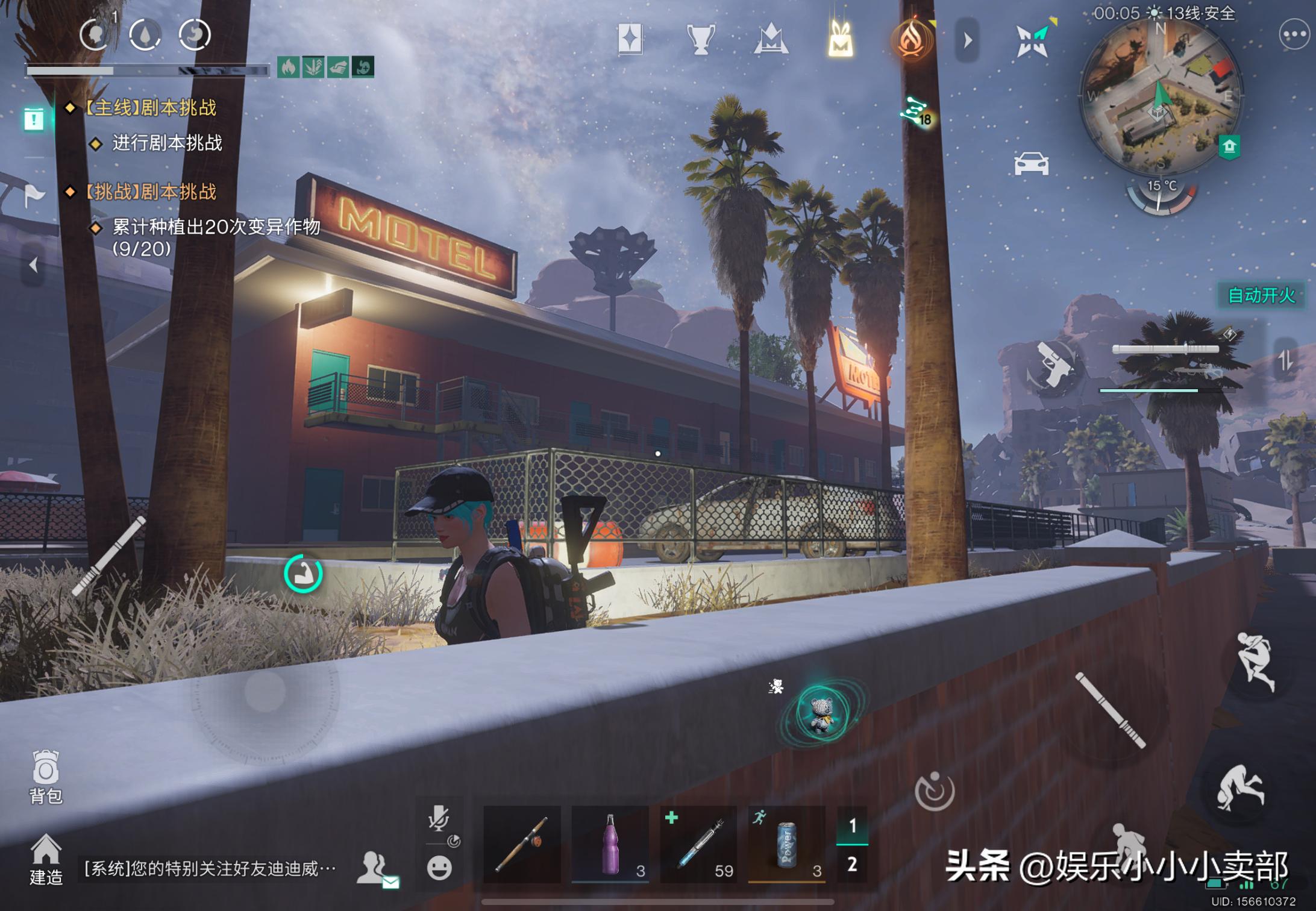This screenshot has width=1316, height=911.
Task: Tap the jump action button
Action: click(x=1255, y=662)
